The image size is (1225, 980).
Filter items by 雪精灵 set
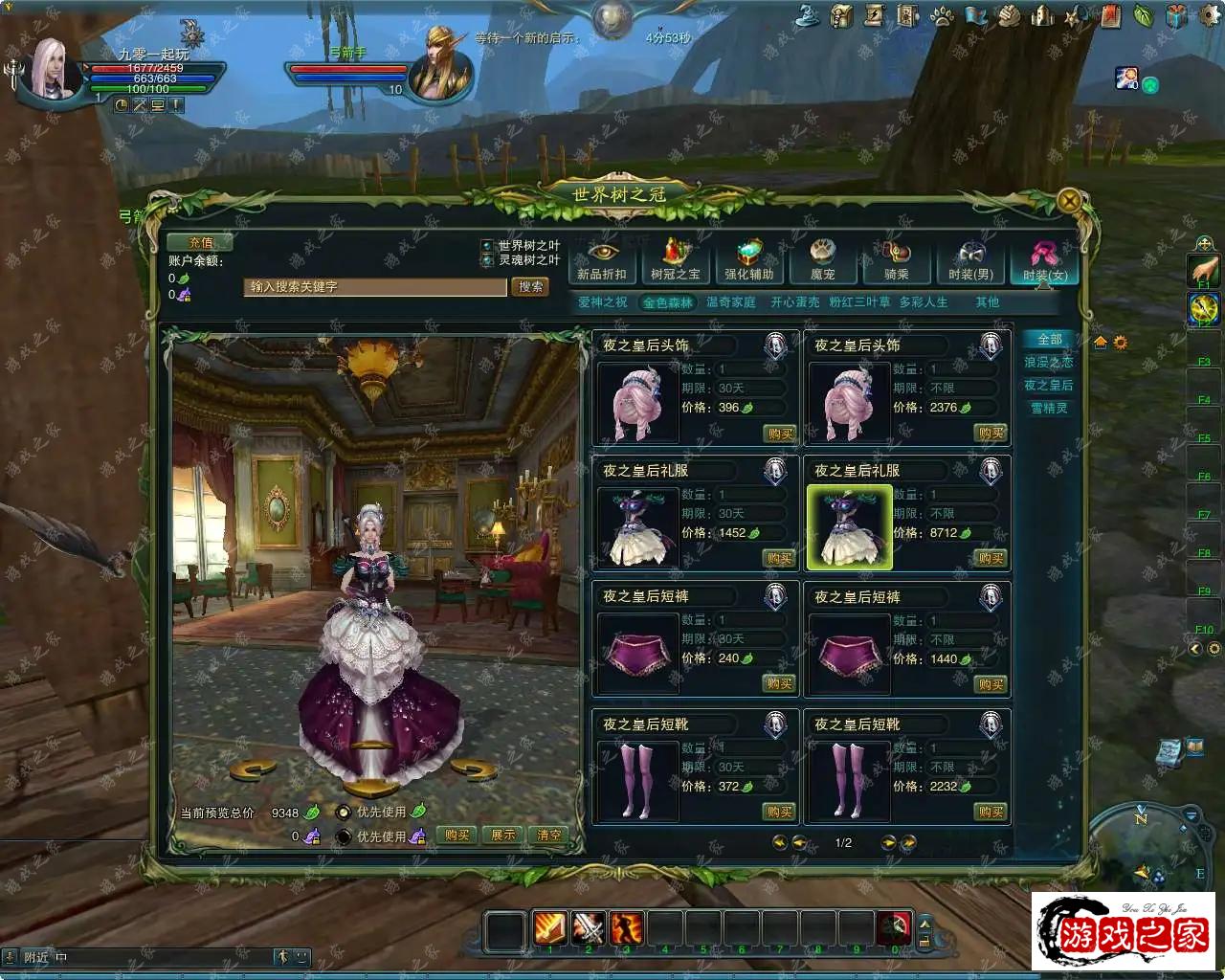[1049, 409]
